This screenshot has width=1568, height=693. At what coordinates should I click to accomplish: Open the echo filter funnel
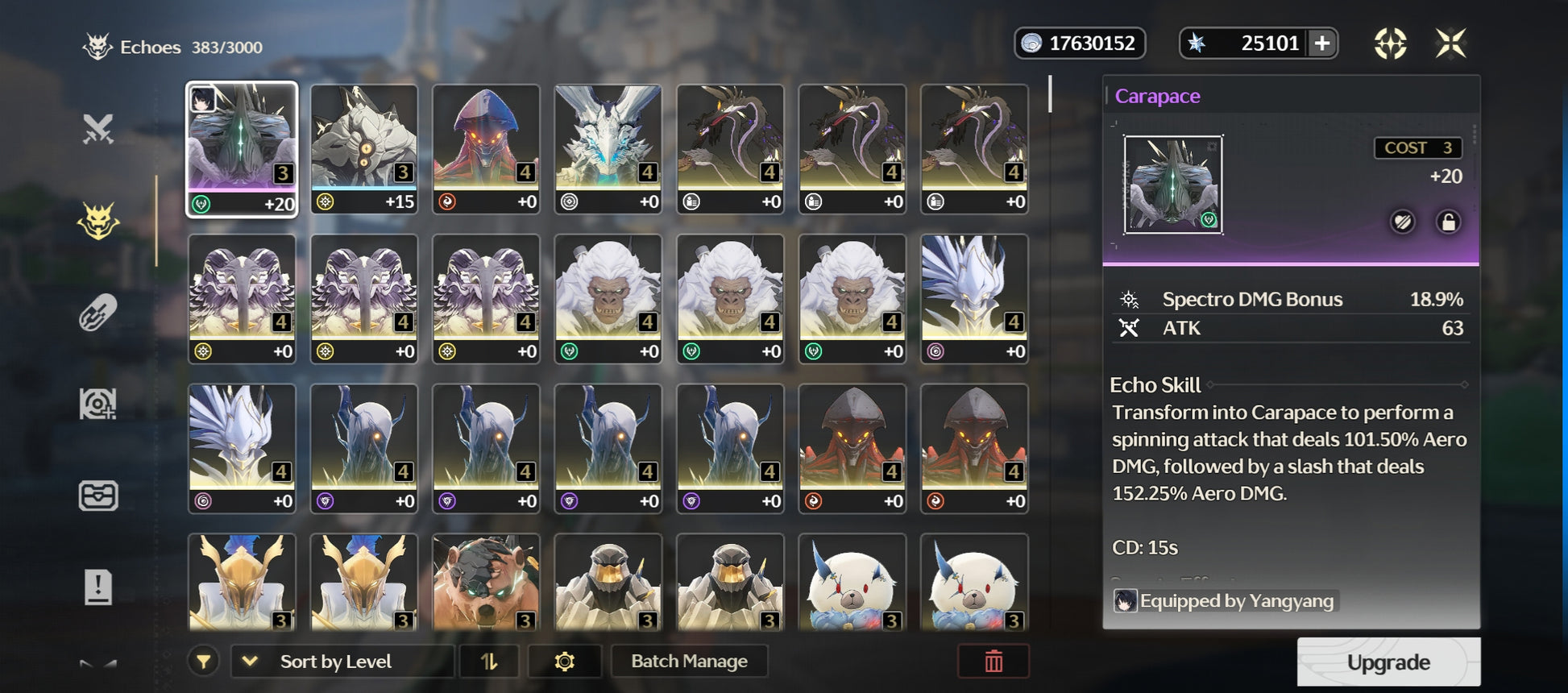coord(204,662)
